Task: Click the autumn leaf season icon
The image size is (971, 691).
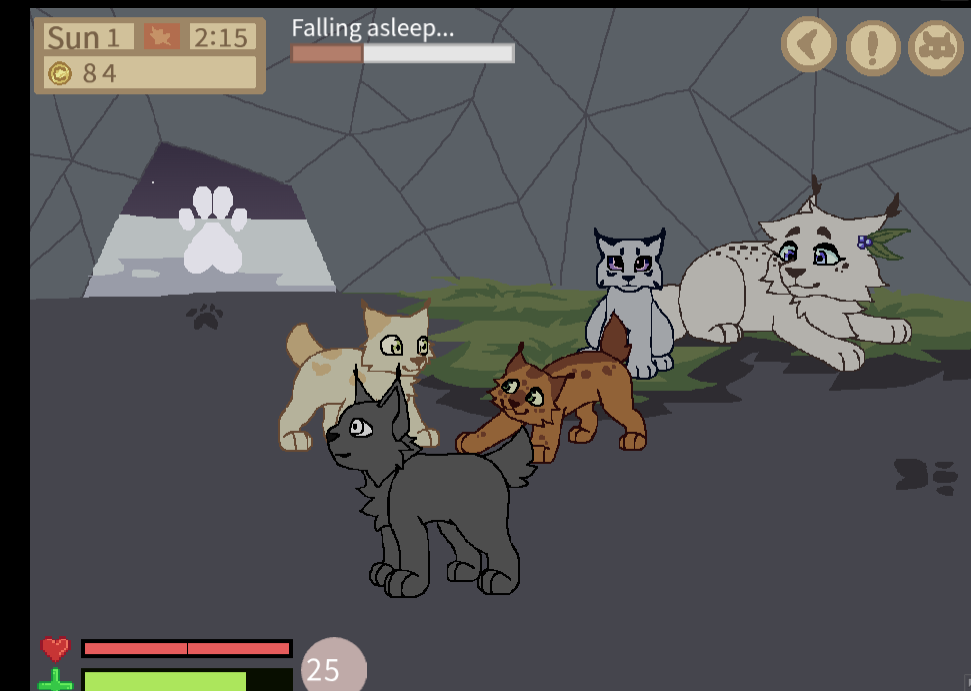Action: click(x=161, y=37)
